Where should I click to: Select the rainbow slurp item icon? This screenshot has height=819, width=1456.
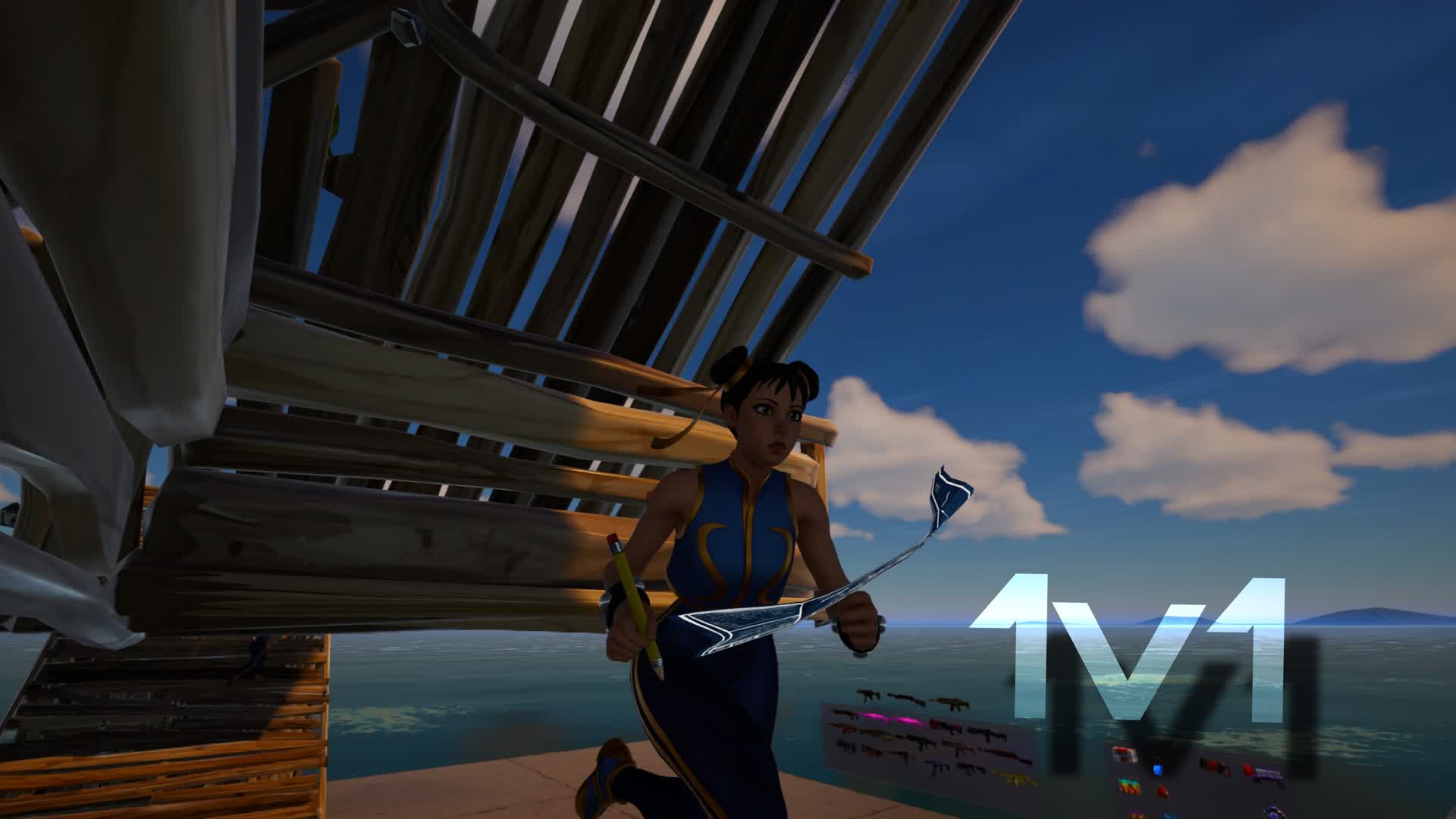pos(1128,786)
